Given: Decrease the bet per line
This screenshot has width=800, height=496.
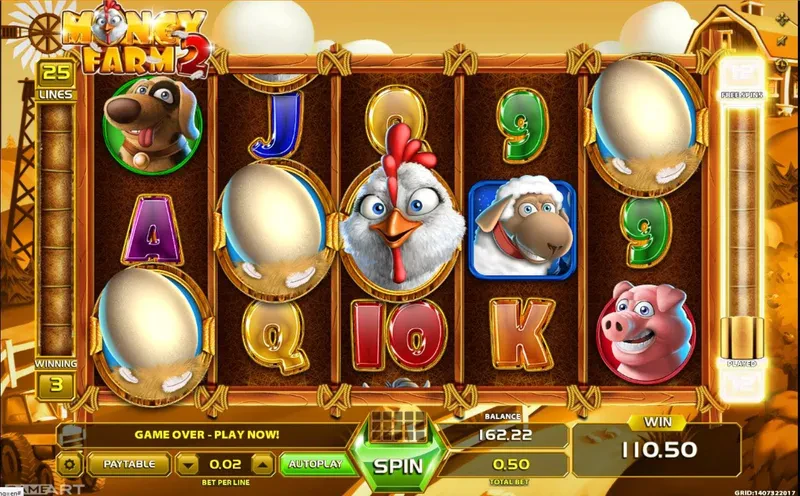Looking at the screenshot, I should tap(188, 464).
